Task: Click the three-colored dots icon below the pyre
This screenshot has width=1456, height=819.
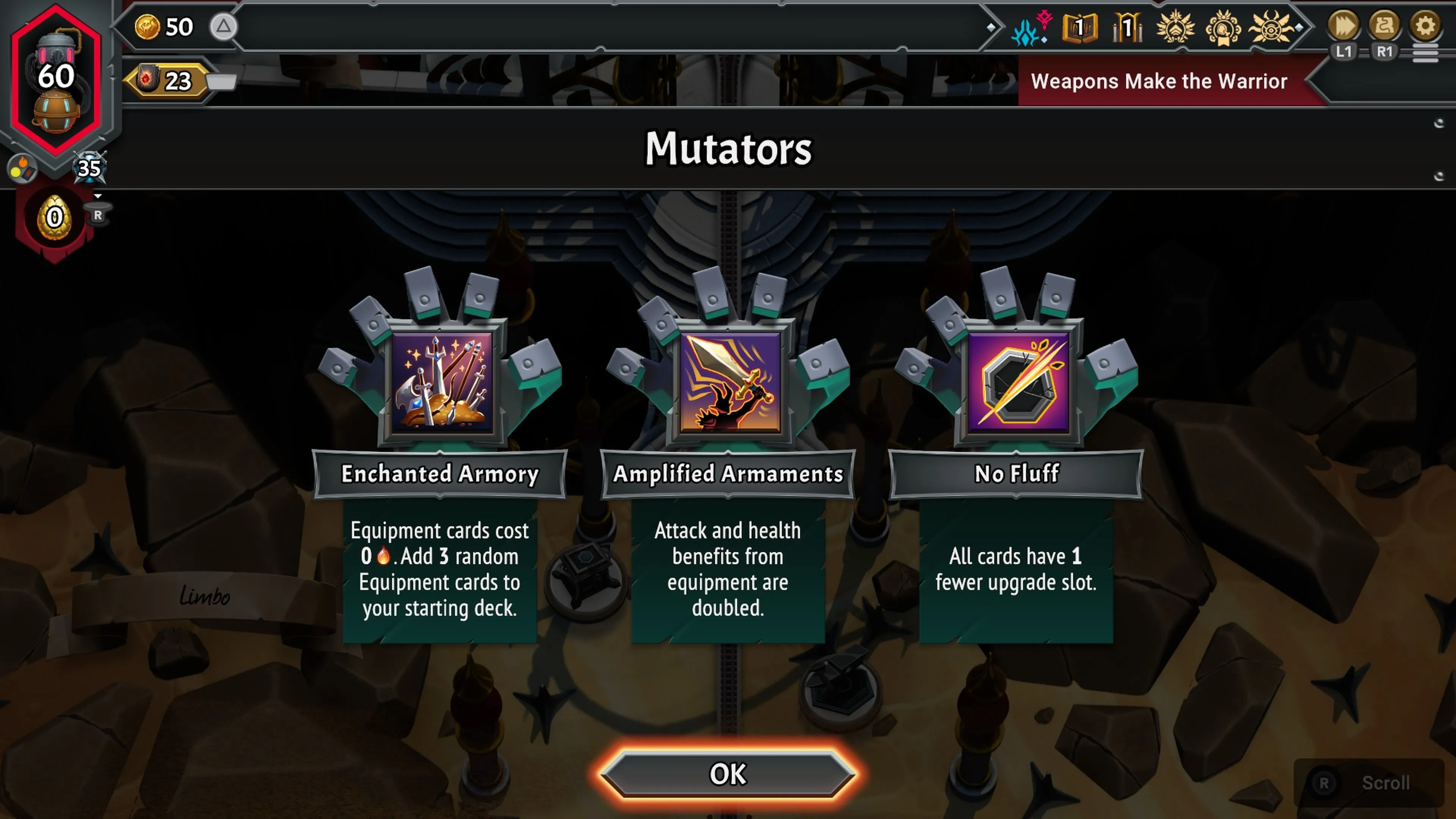Action: click(22, 168)
